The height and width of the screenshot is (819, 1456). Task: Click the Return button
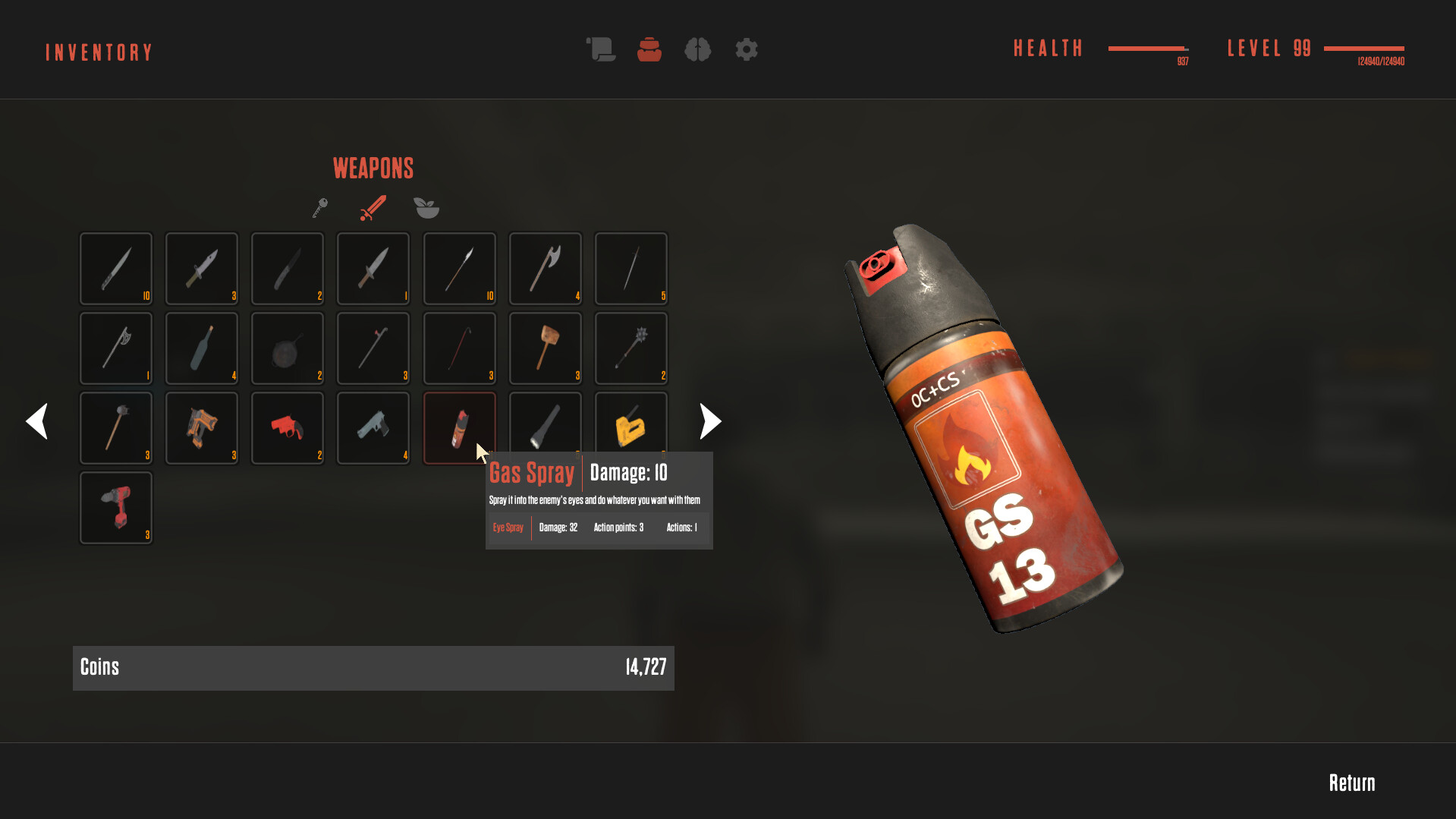click(1351, 783)
